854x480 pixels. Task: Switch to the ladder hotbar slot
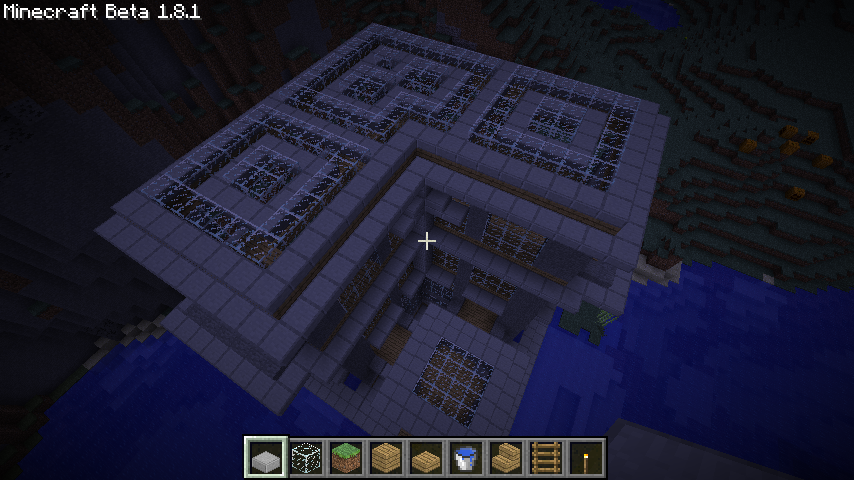tap(546, 458)
